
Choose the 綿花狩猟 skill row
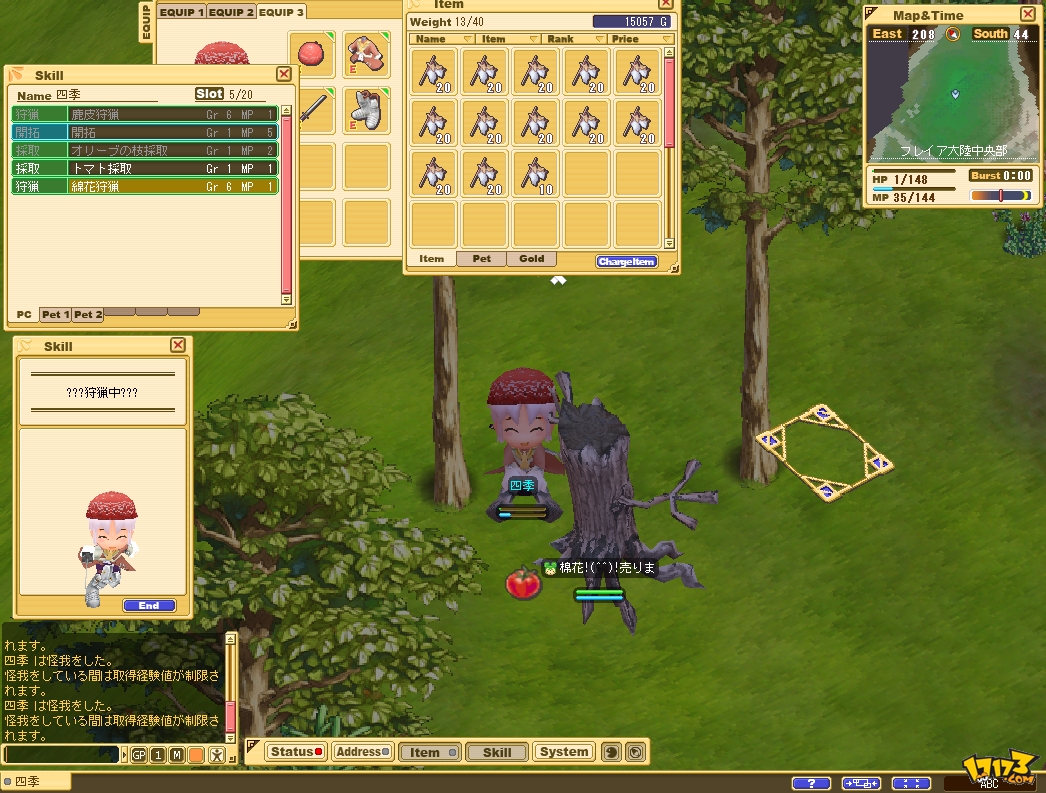tap(144, 186)
